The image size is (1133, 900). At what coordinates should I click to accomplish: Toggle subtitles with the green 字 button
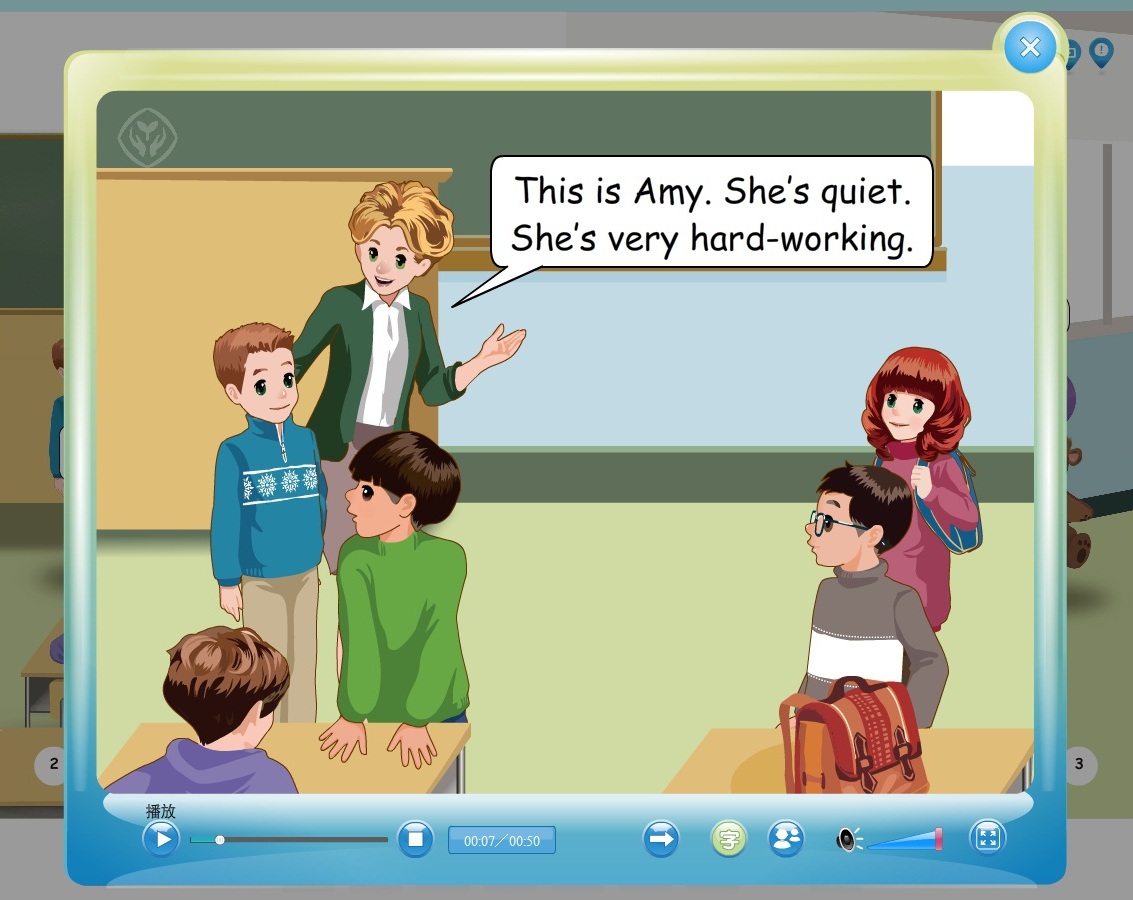pos(729,839)
